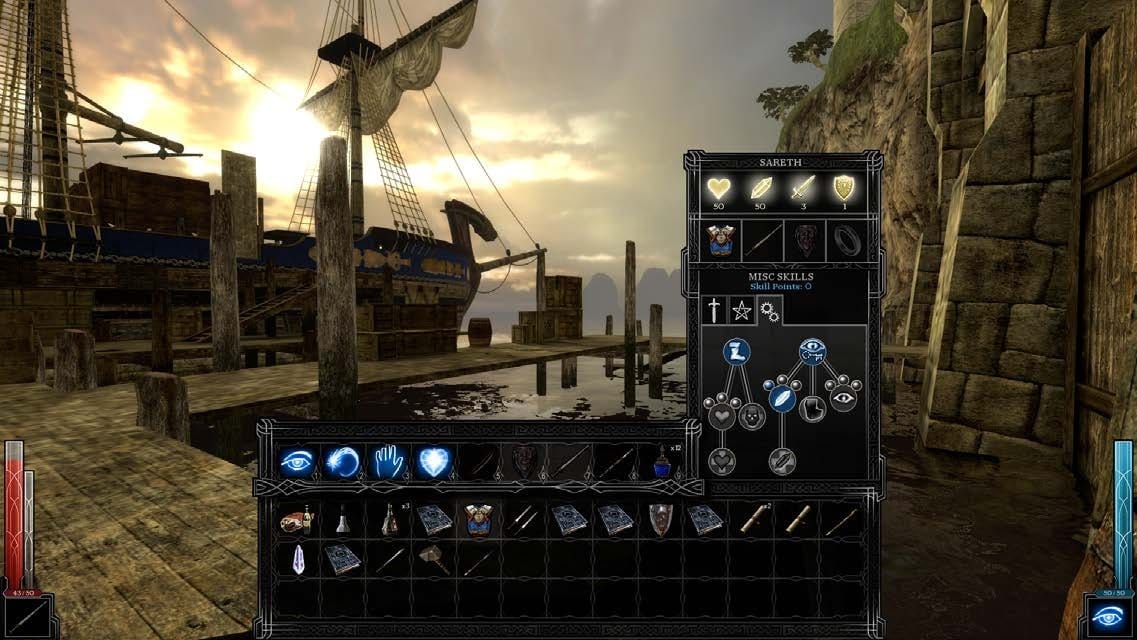Activate the blue crystal heart spell
The image size is (1137, 640).
click(434, 462)
